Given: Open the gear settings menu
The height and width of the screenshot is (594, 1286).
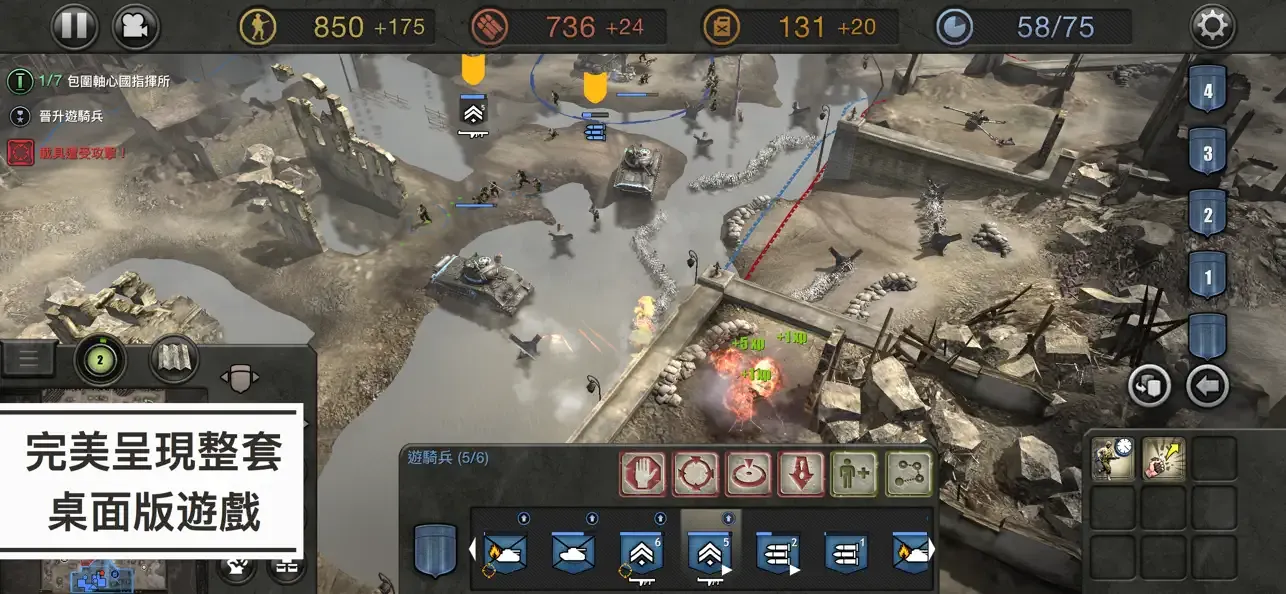Looking at the screenshot, I should (x=1212, y=27).
